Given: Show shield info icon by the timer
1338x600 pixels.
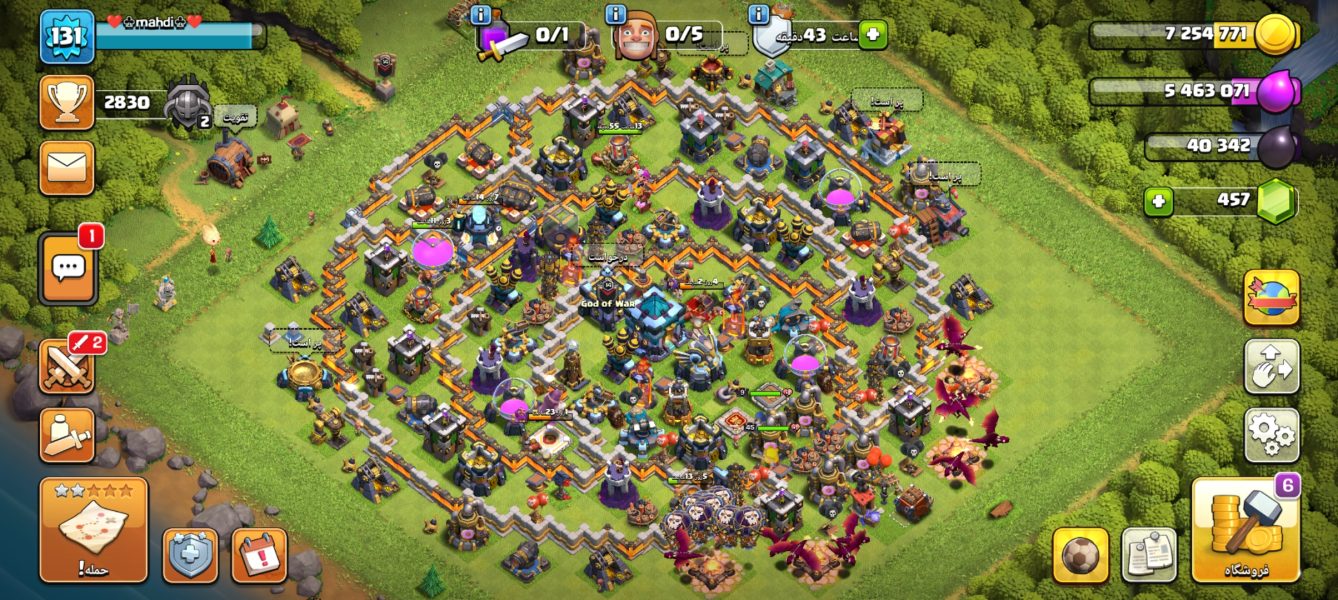Looking at the screenshot, I should click(758, 15).
